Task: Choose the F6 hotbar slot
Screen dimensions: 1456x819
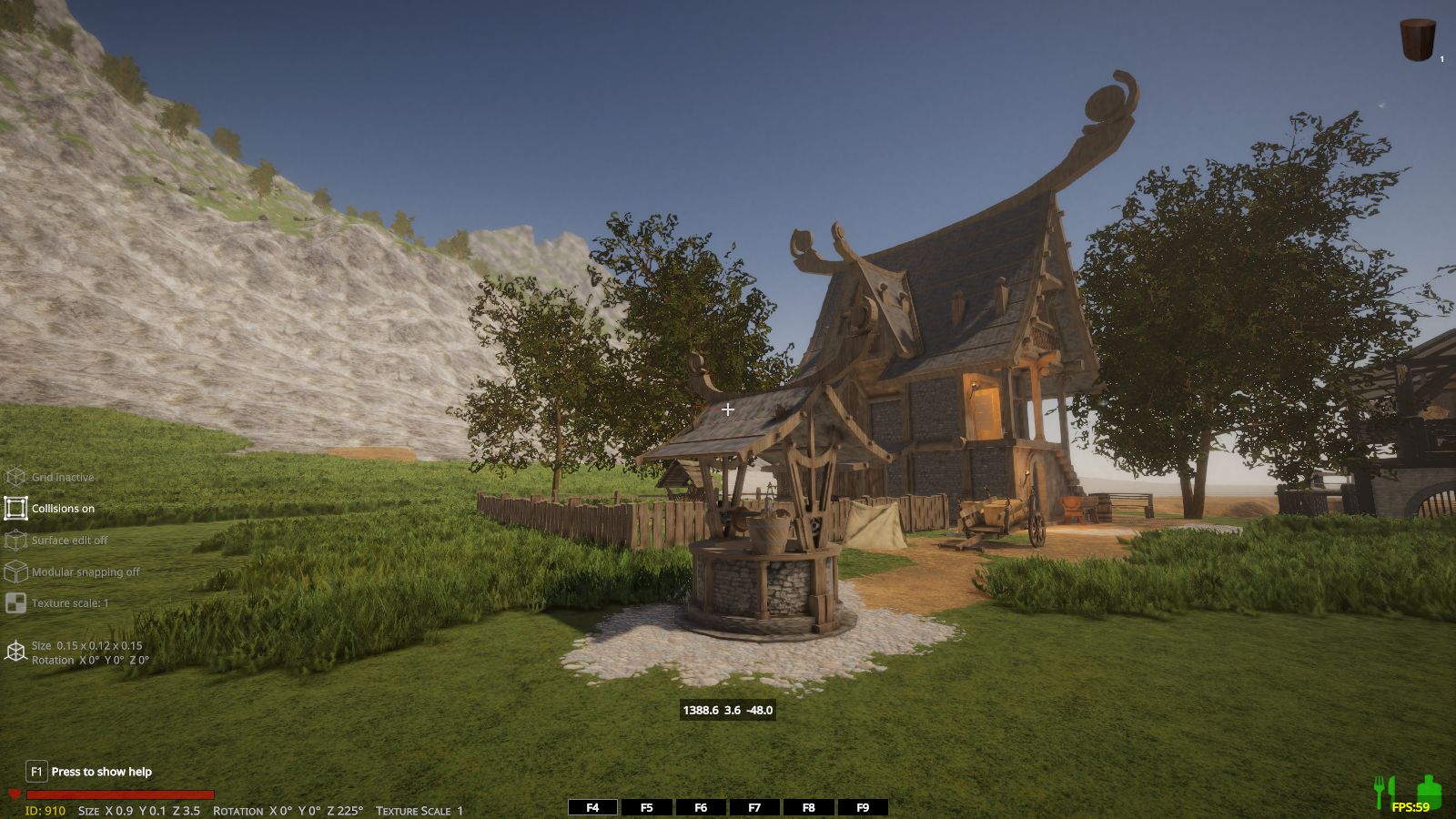Action: click(701, 807)
